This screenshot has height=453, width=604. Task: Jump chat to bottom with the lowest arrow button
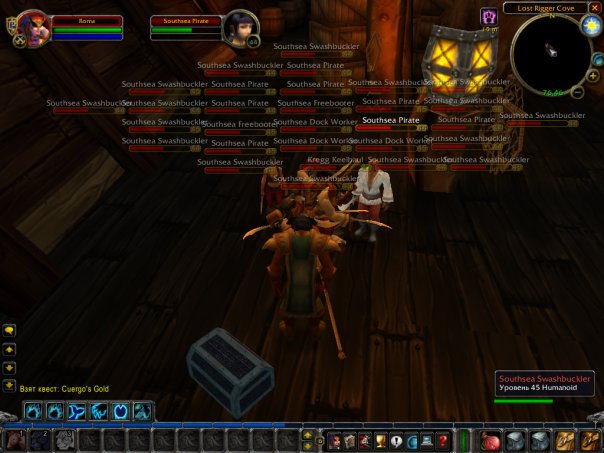tap(10, 384)
